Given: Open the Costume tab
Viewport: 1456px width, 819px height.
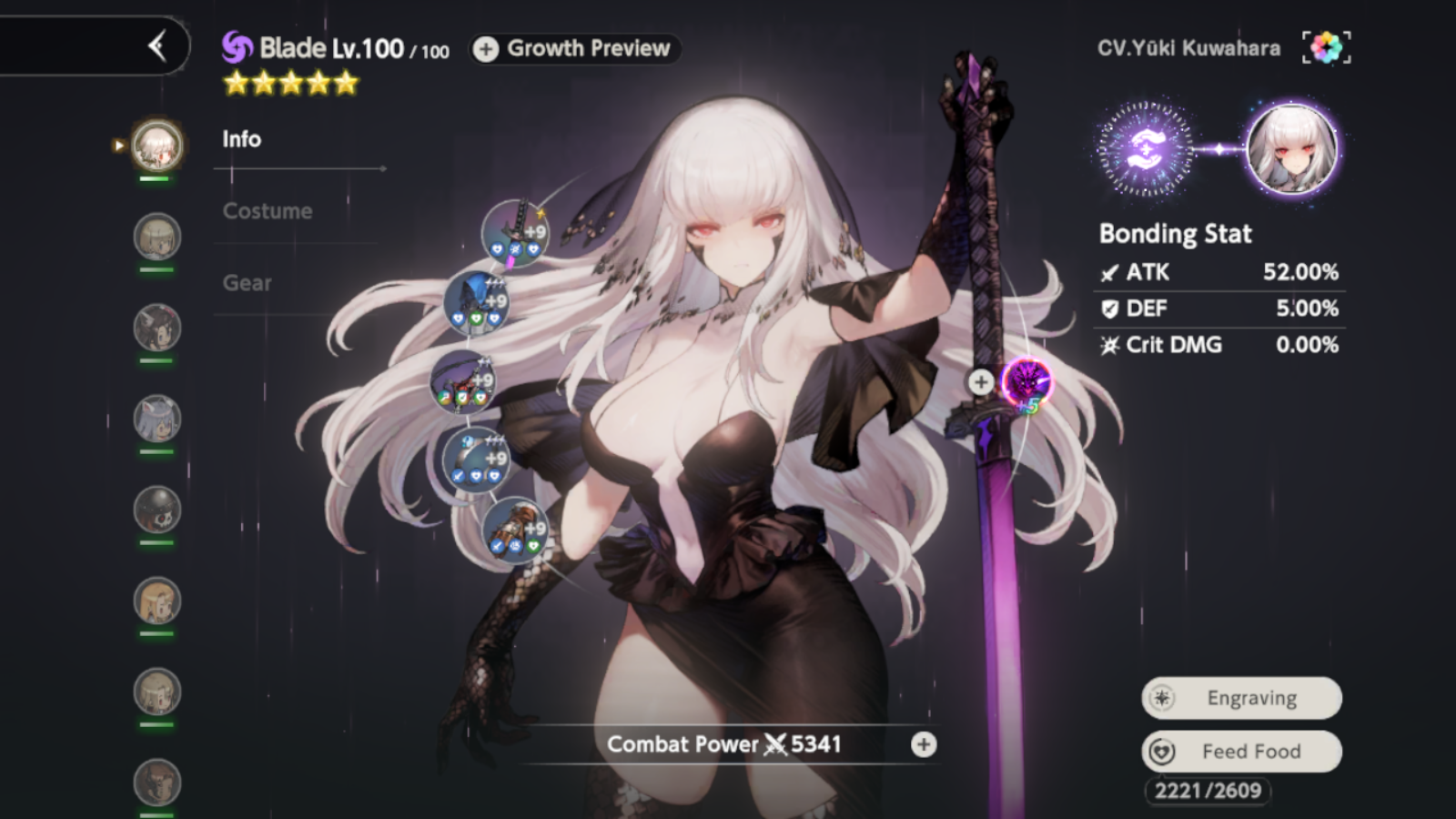Looking at the screenshot, I should [268, 211].
